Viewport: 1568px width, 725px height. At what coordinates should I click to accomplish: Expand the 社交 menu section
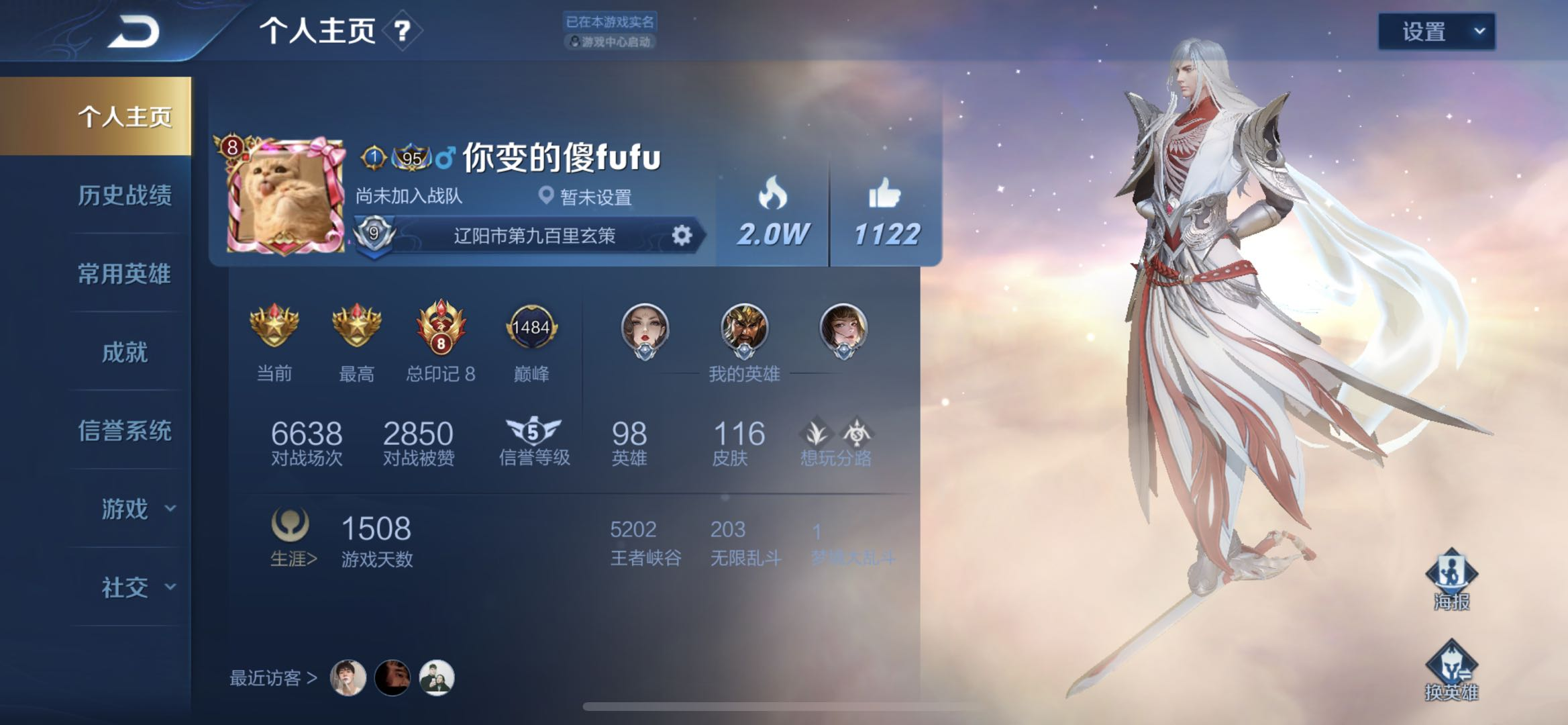(138, 587)
